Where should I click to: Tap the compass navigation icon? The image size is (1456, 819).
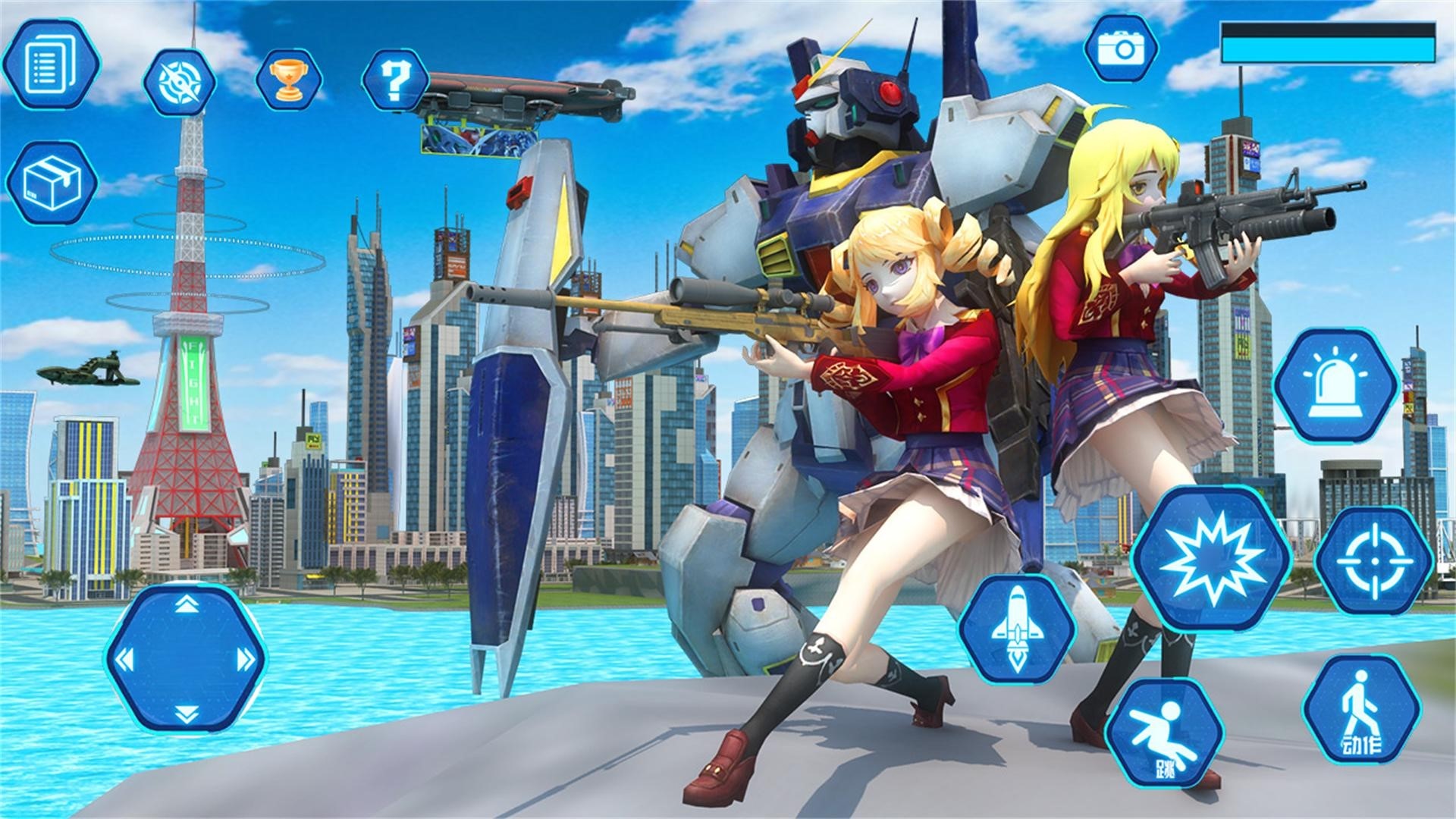coord(180,82)
